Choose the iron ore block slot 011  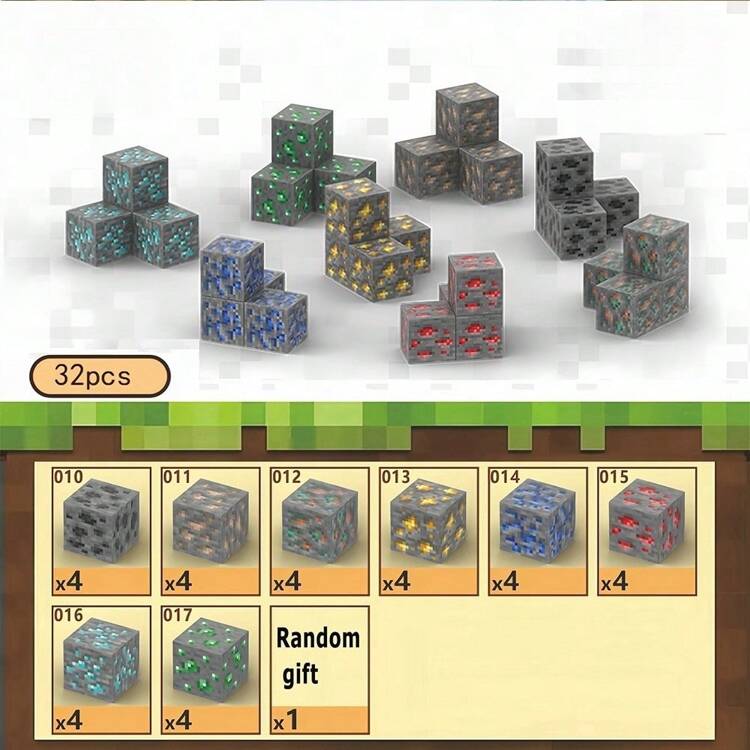tap(210, 530)
